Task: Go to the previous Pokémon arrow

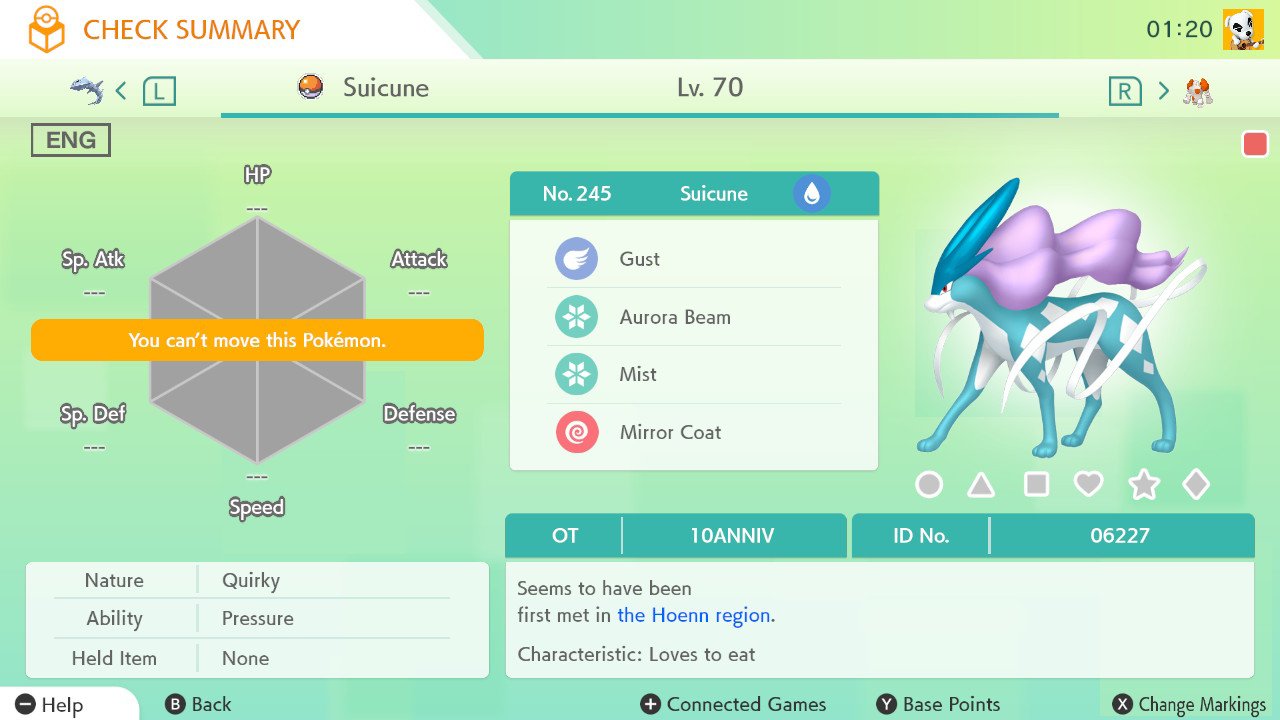Action: (121, 91)
